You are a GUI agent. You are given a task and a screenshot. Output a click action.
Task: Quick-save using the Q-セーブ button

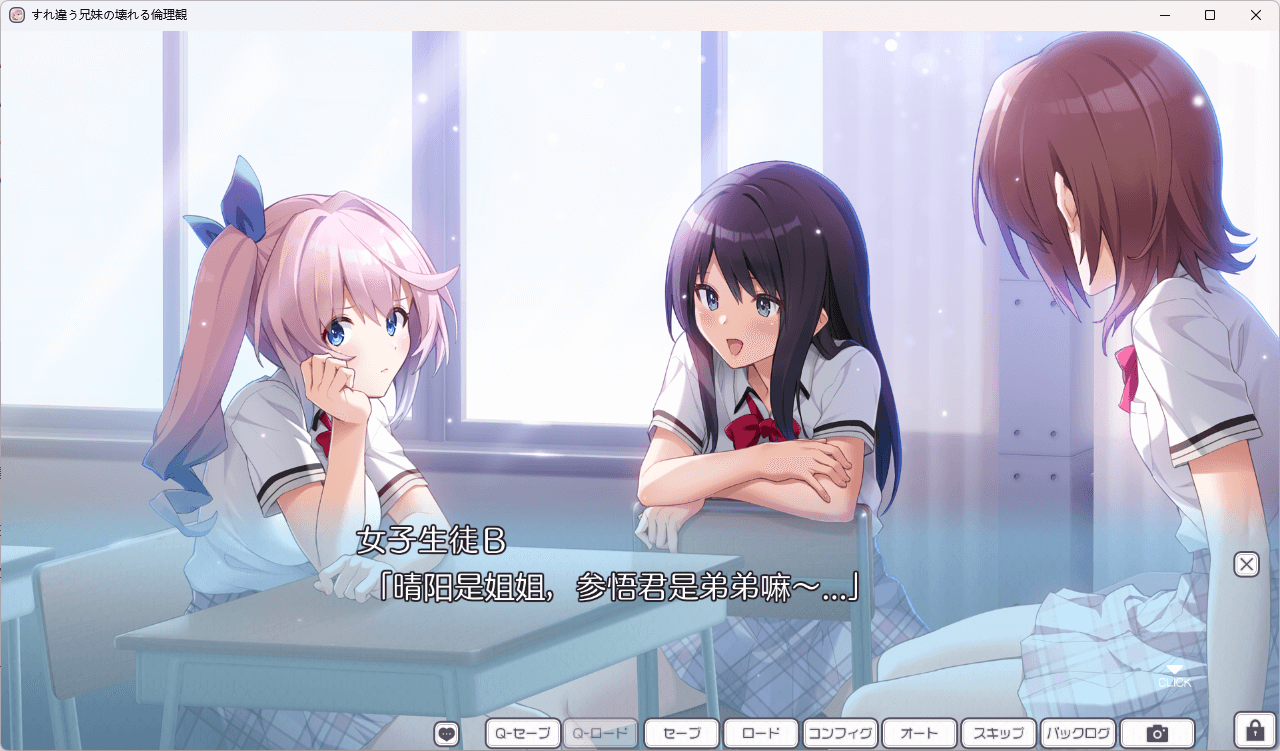coord(522,732)
